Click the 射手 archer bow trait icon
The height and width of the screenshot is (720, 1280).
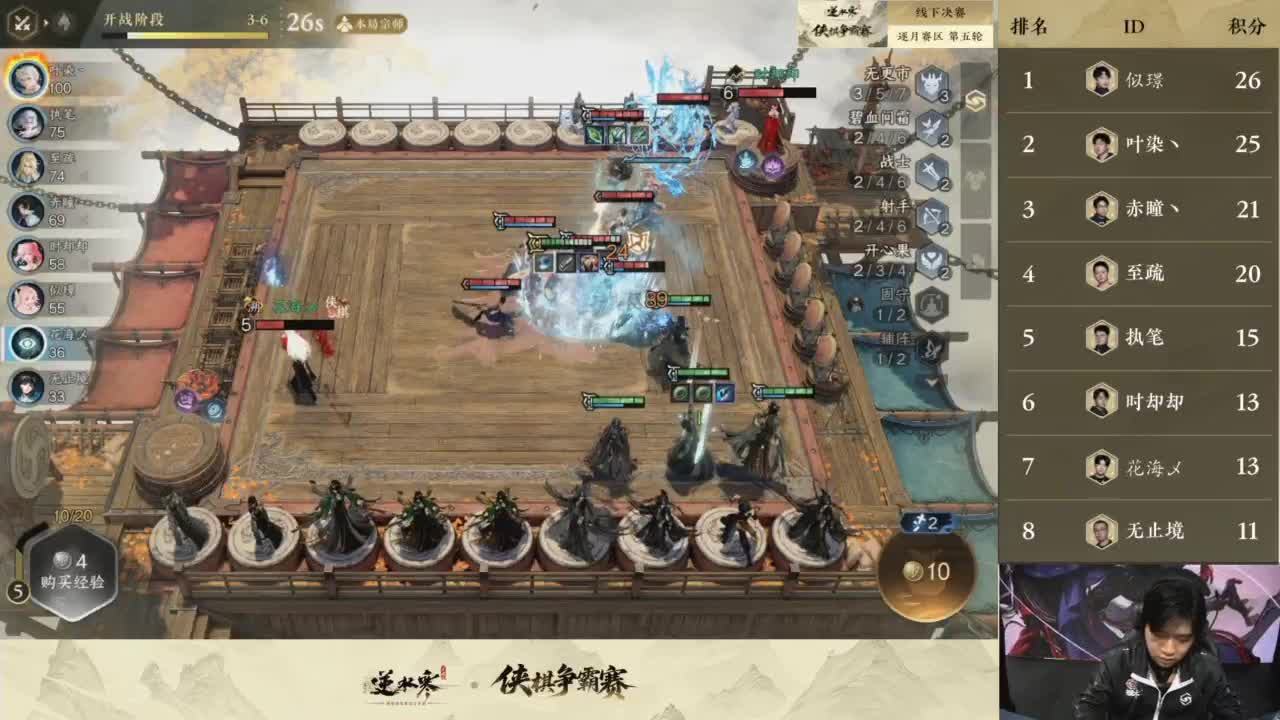pos(931,215)
